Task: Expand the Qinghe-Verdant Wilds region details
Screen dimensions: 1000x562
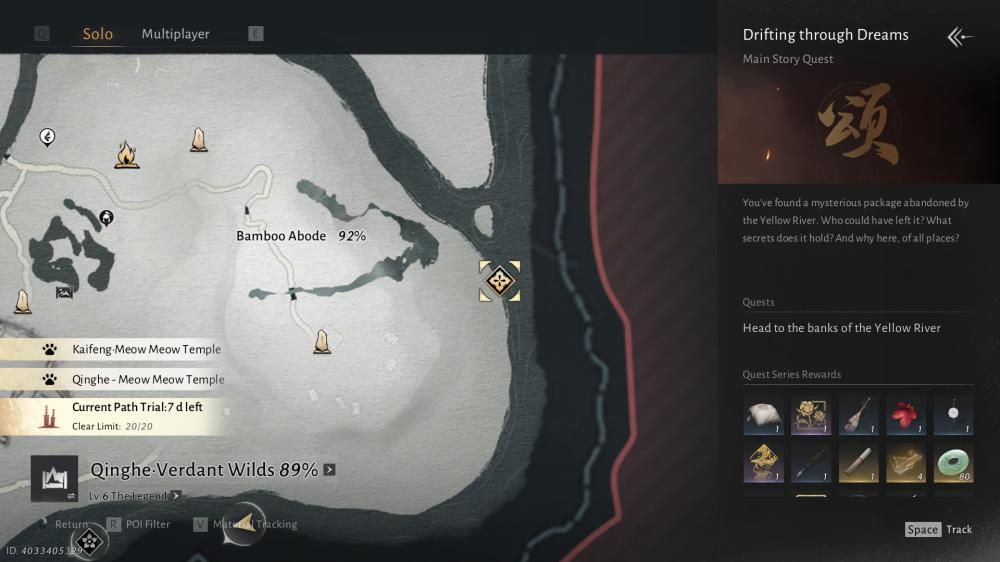Action: (329, 470)
